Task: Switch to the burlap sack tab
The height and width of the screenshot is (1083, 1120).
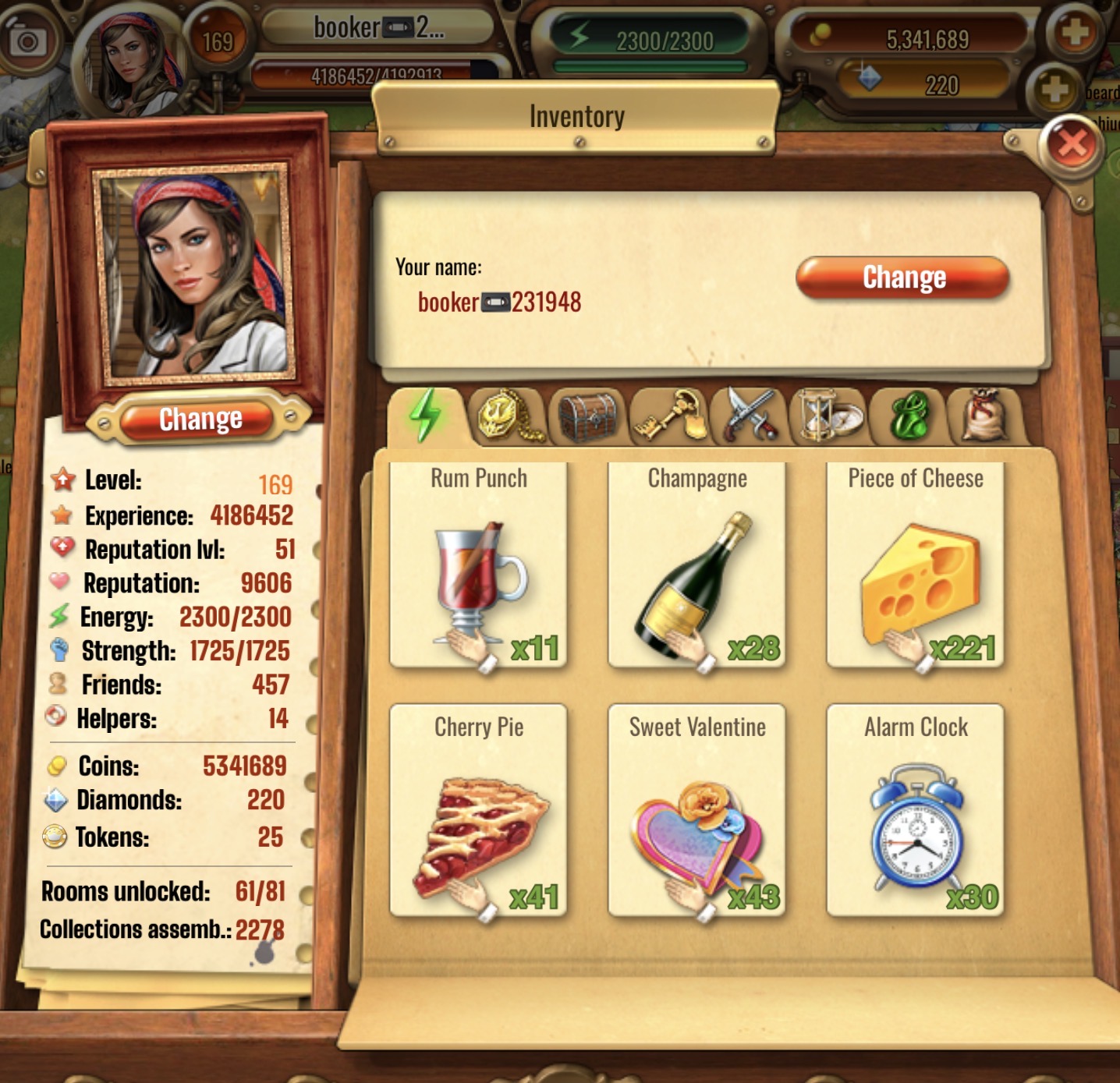Action: [984, 416]
